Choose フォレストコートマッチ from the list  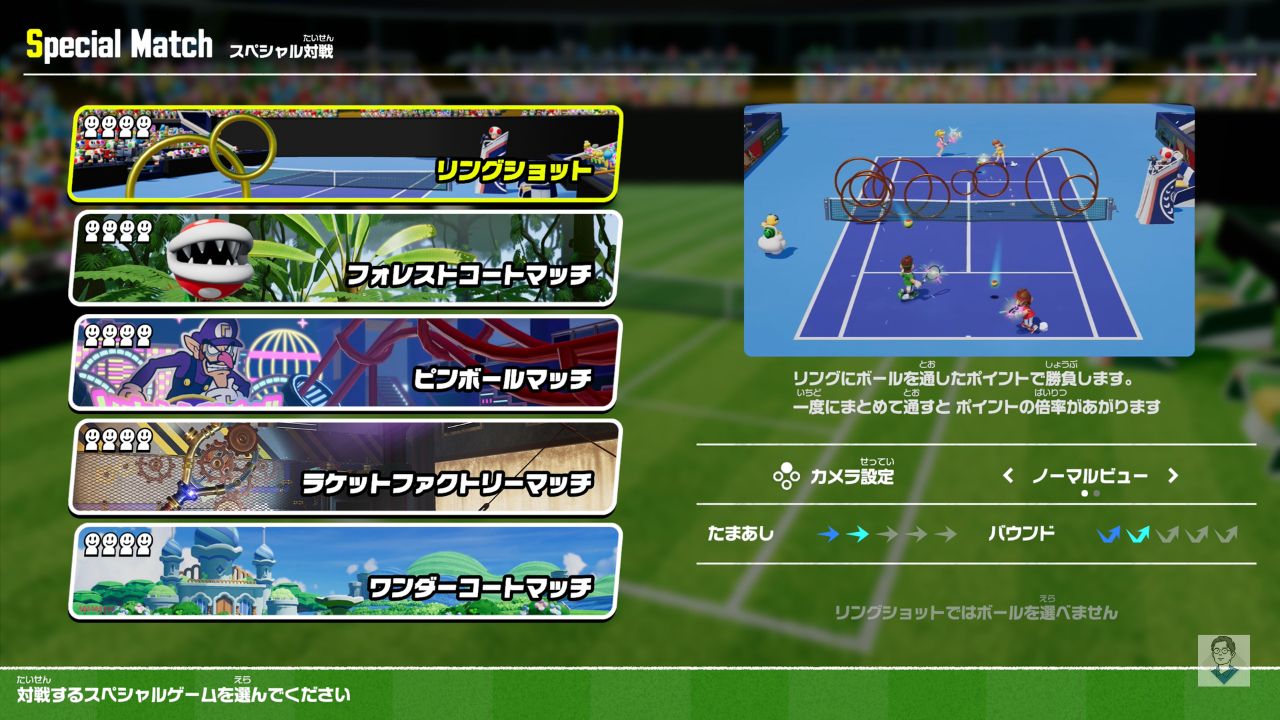click(345, 258)
